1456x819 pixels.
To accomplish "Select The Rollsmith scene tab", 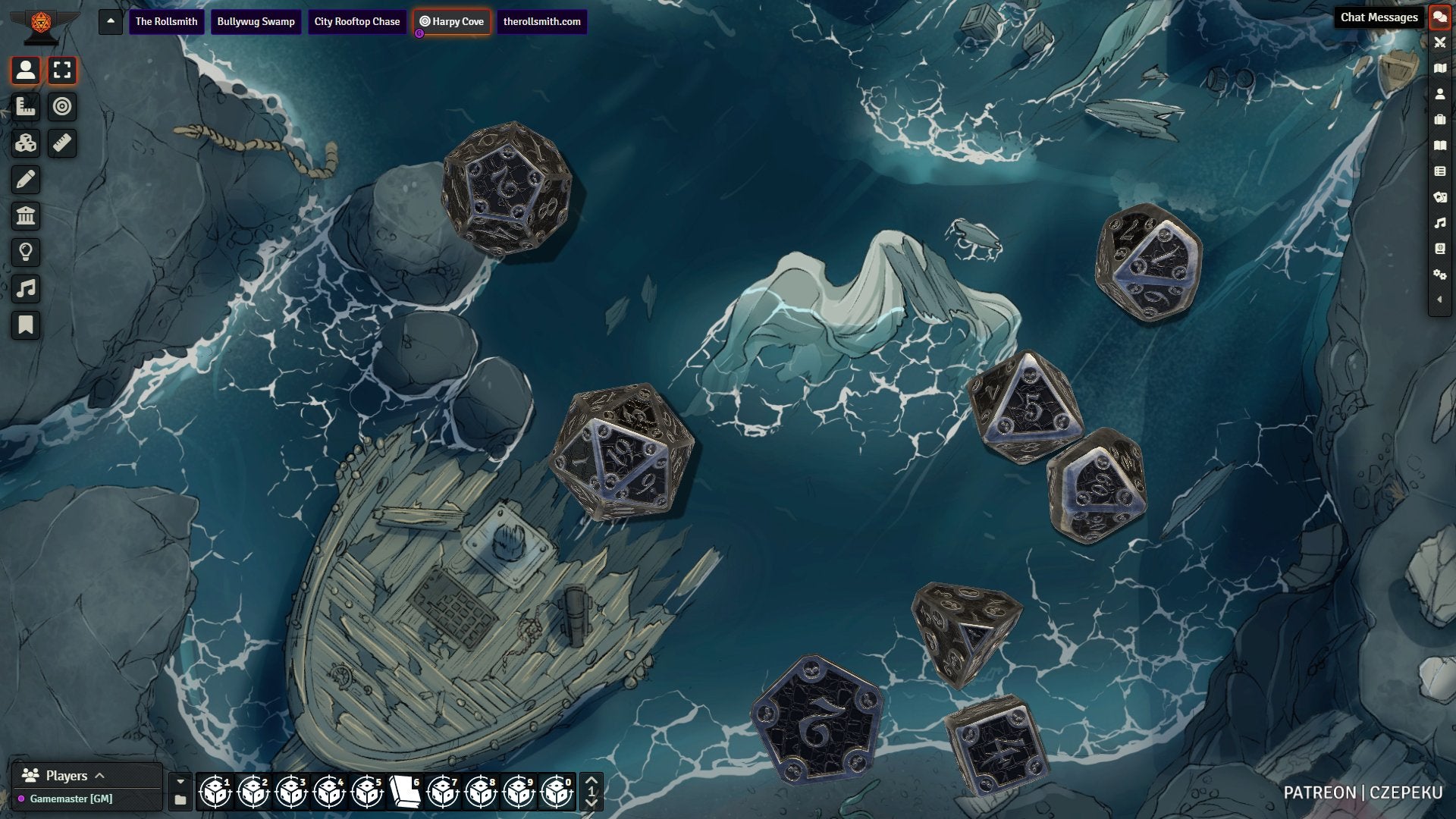I will pos(166,21).
